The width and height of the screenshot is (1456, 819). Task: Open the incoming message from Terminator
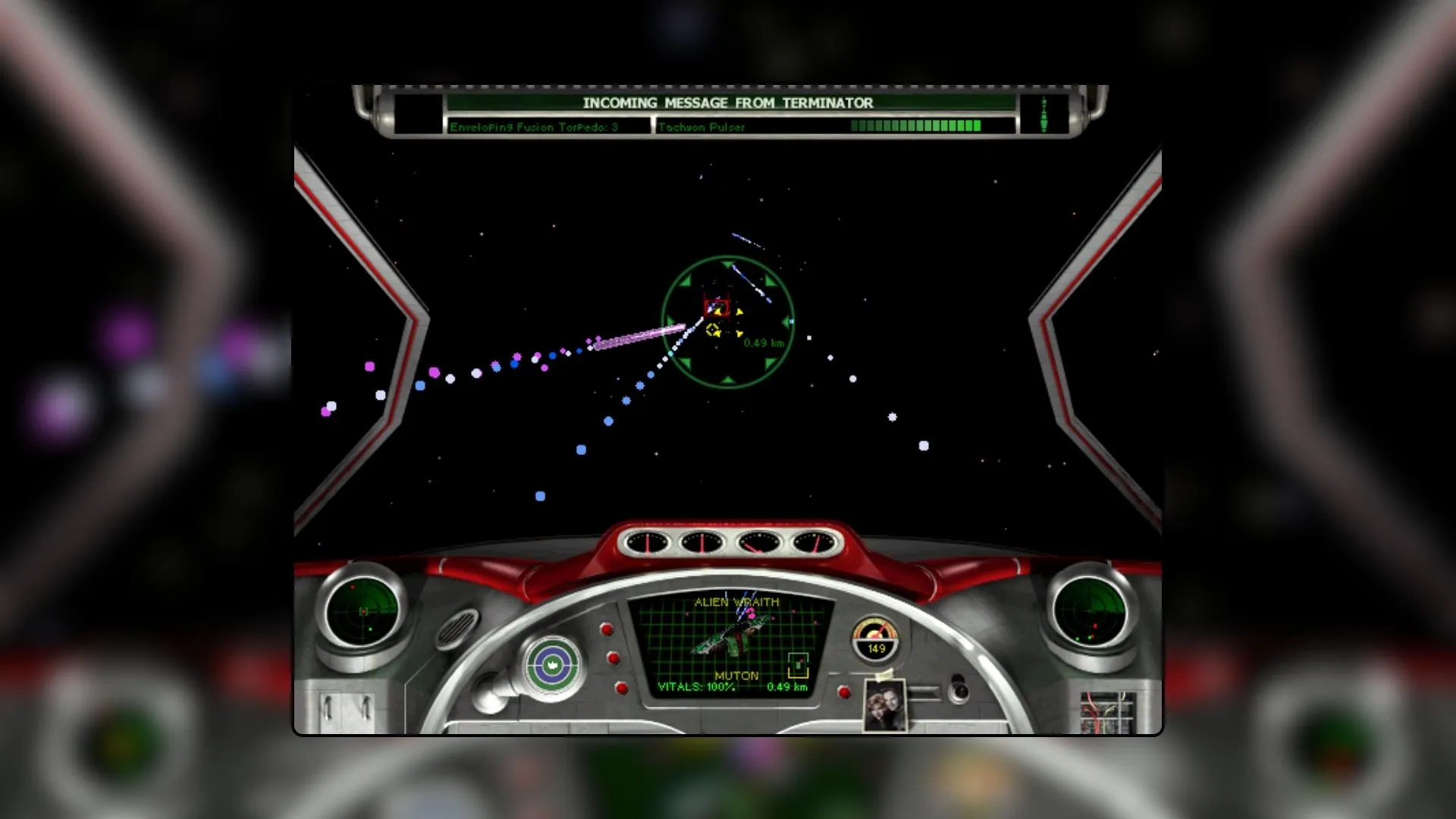click(728, 103)
